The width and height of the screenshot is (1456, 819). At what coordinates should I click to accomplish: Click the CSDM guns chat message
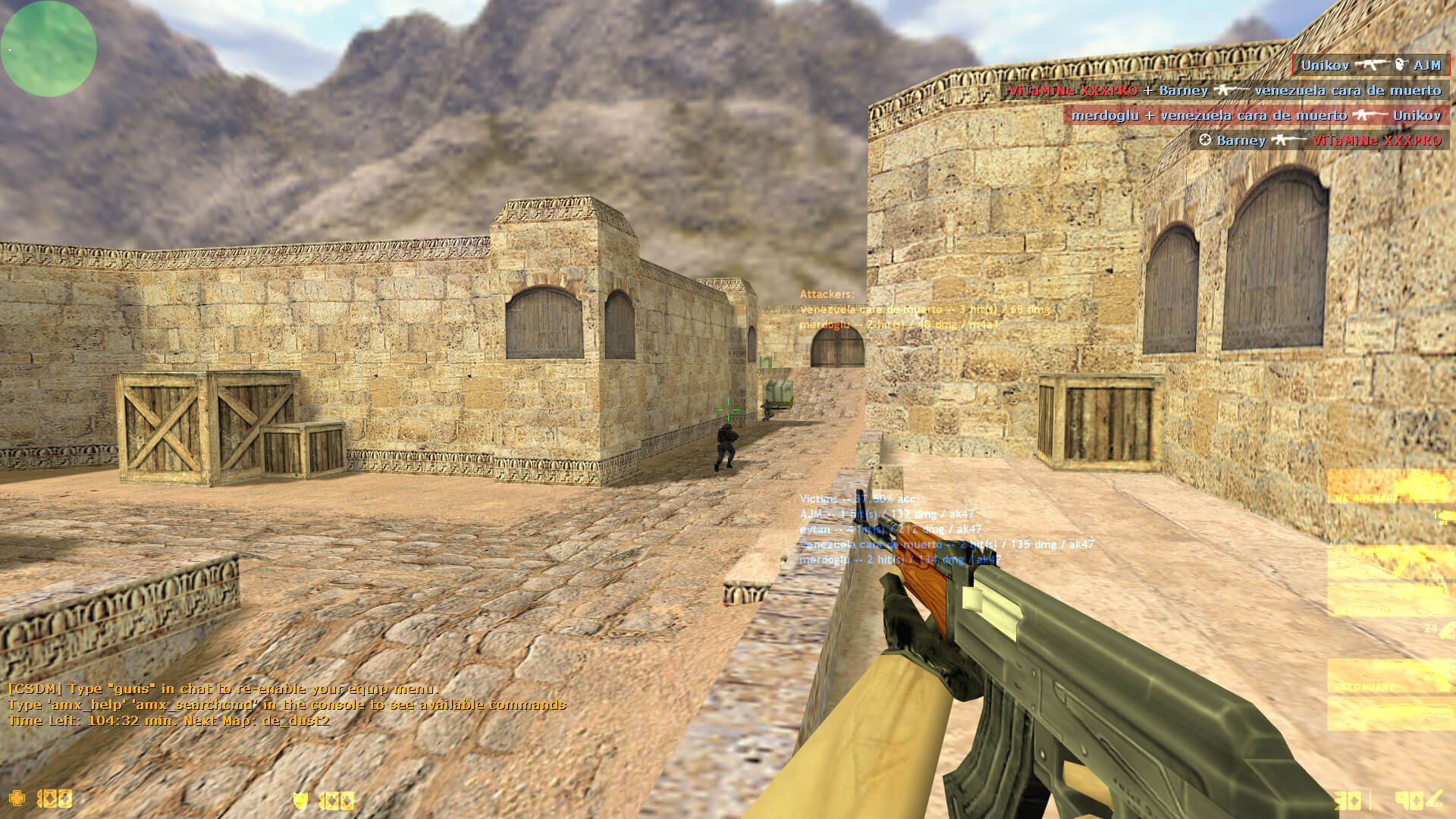pos(223,689)
